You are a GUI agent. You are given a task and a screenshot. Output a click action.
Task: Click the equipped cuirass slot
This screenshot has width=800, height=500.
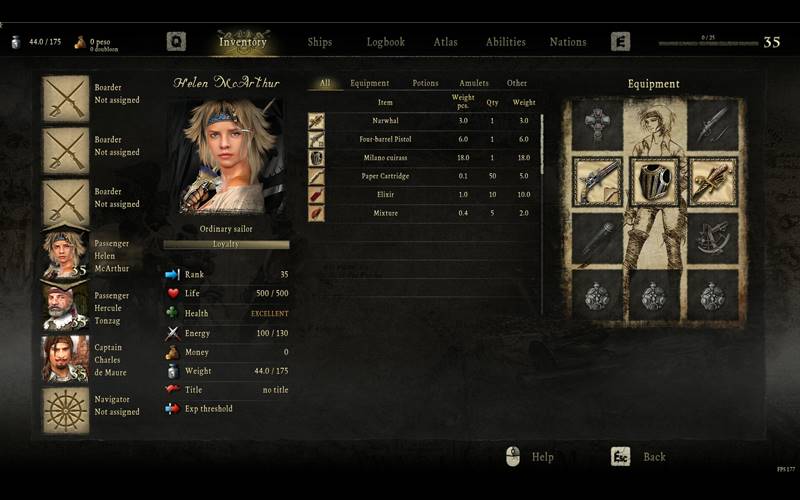point(654,181)
